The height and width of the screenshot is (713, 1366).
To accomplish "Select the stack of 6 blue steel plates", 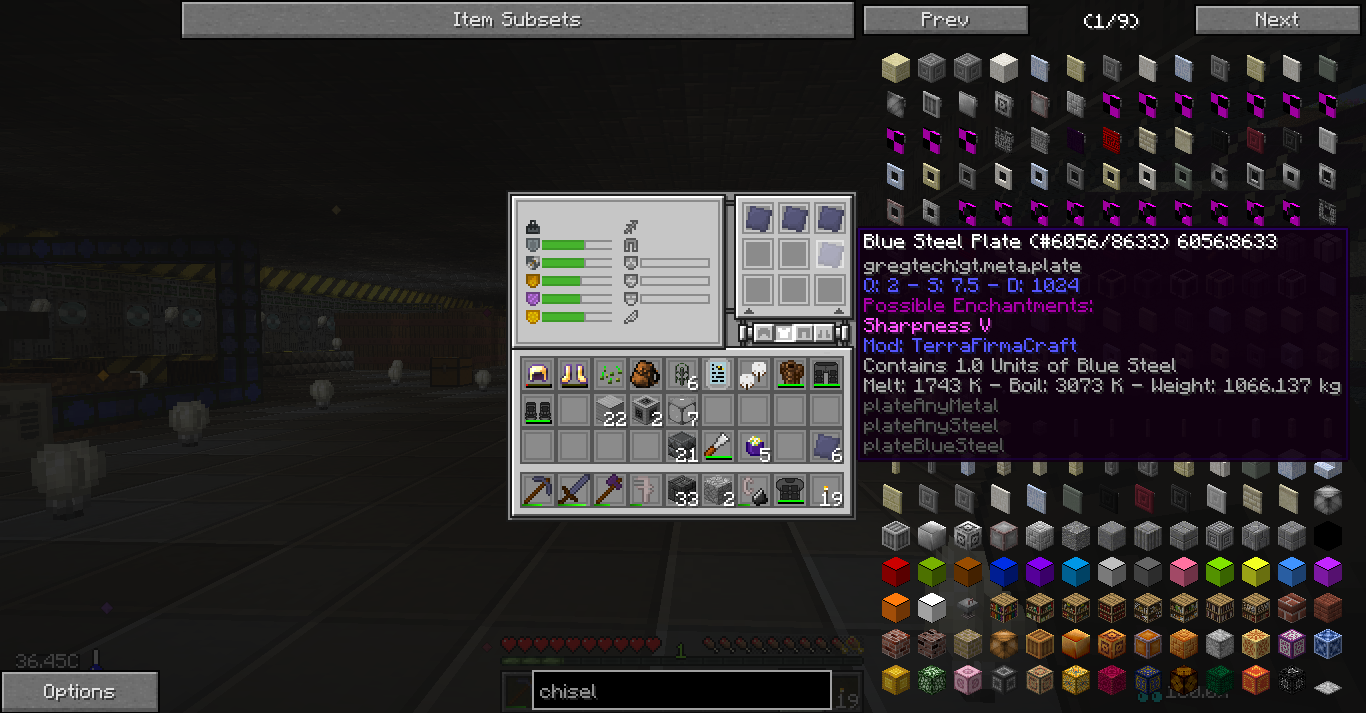I will [826, 446].
